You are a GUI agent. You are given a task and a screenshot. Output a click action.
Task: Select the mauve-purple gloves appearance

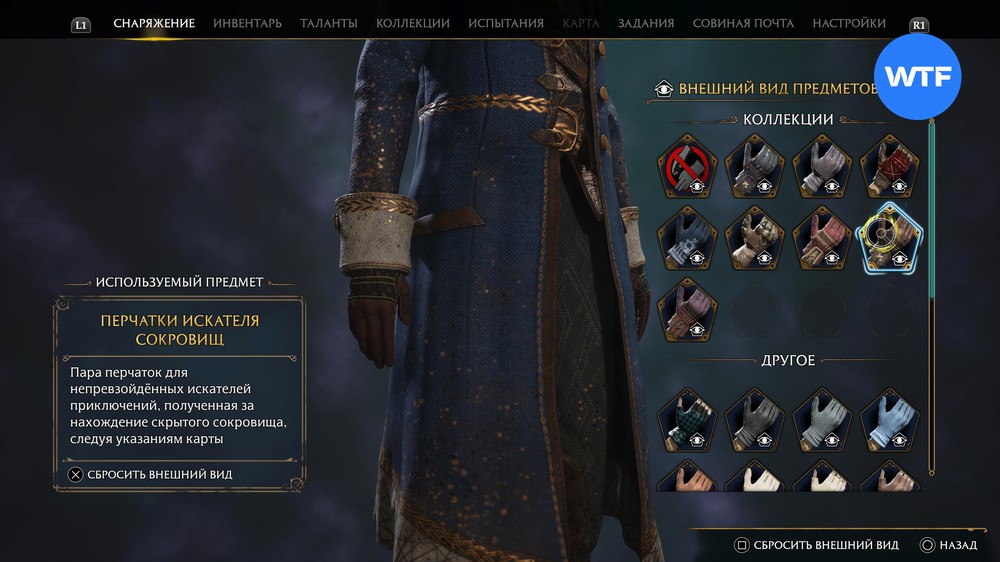[686, 307]
